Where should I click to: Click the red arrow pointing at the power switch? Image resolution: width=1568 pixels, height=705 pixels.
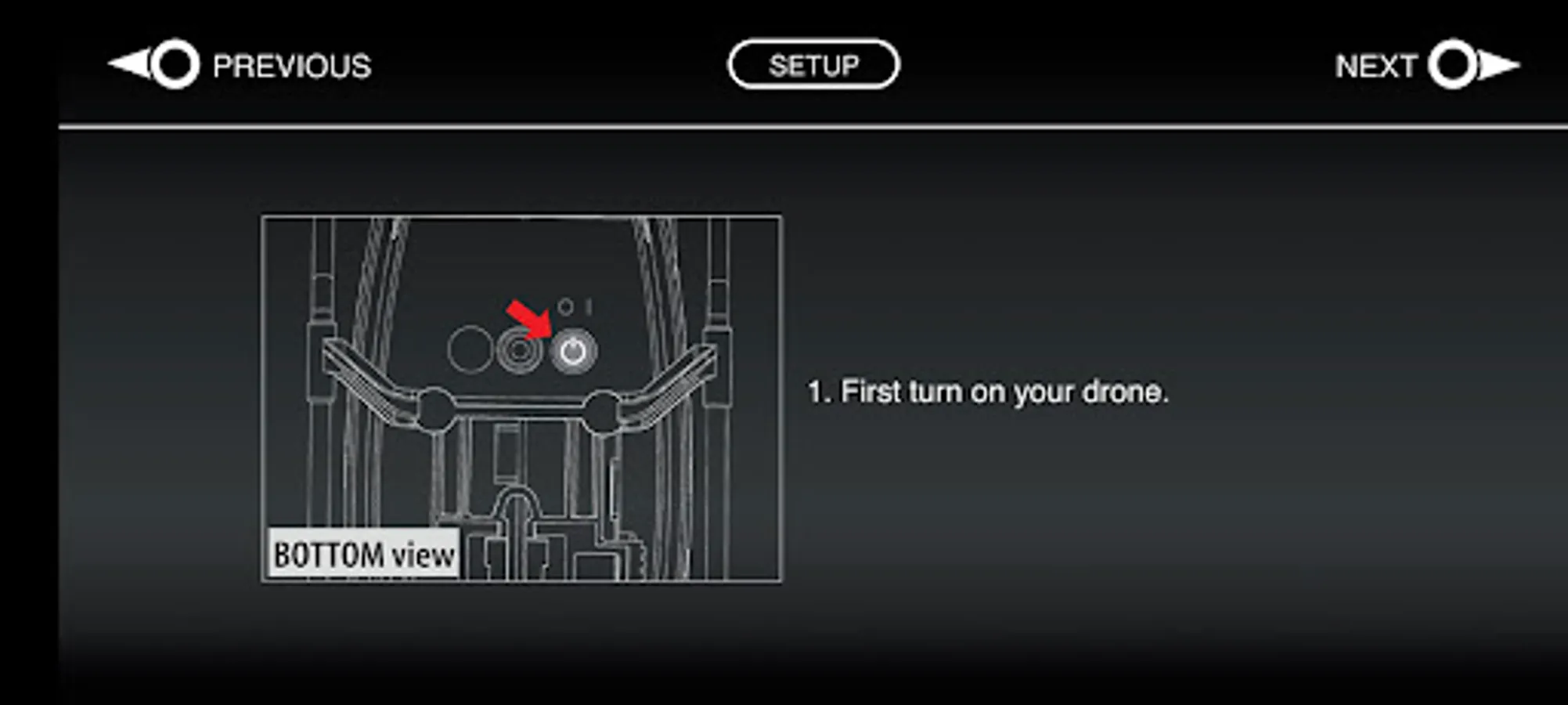tap(527, 320)
